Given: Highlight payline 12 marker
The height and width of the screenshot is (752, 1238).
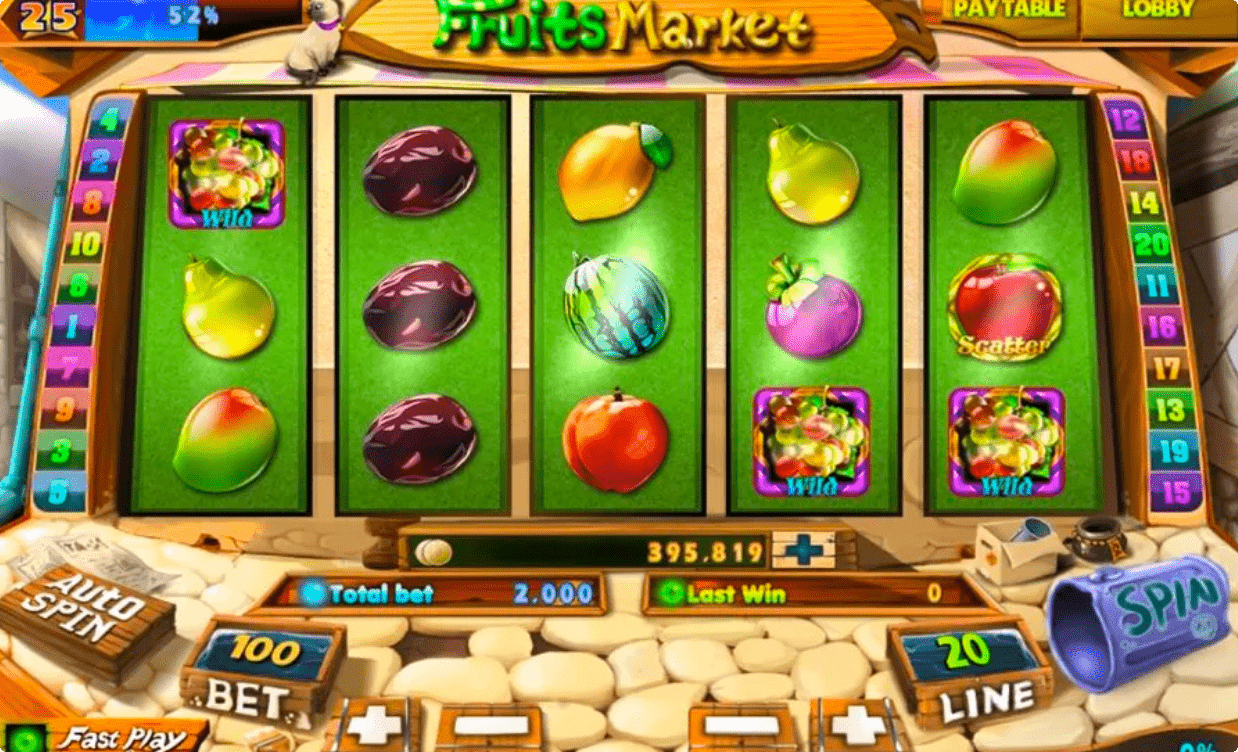Looking at the screenshot, I should (1126, 122).
